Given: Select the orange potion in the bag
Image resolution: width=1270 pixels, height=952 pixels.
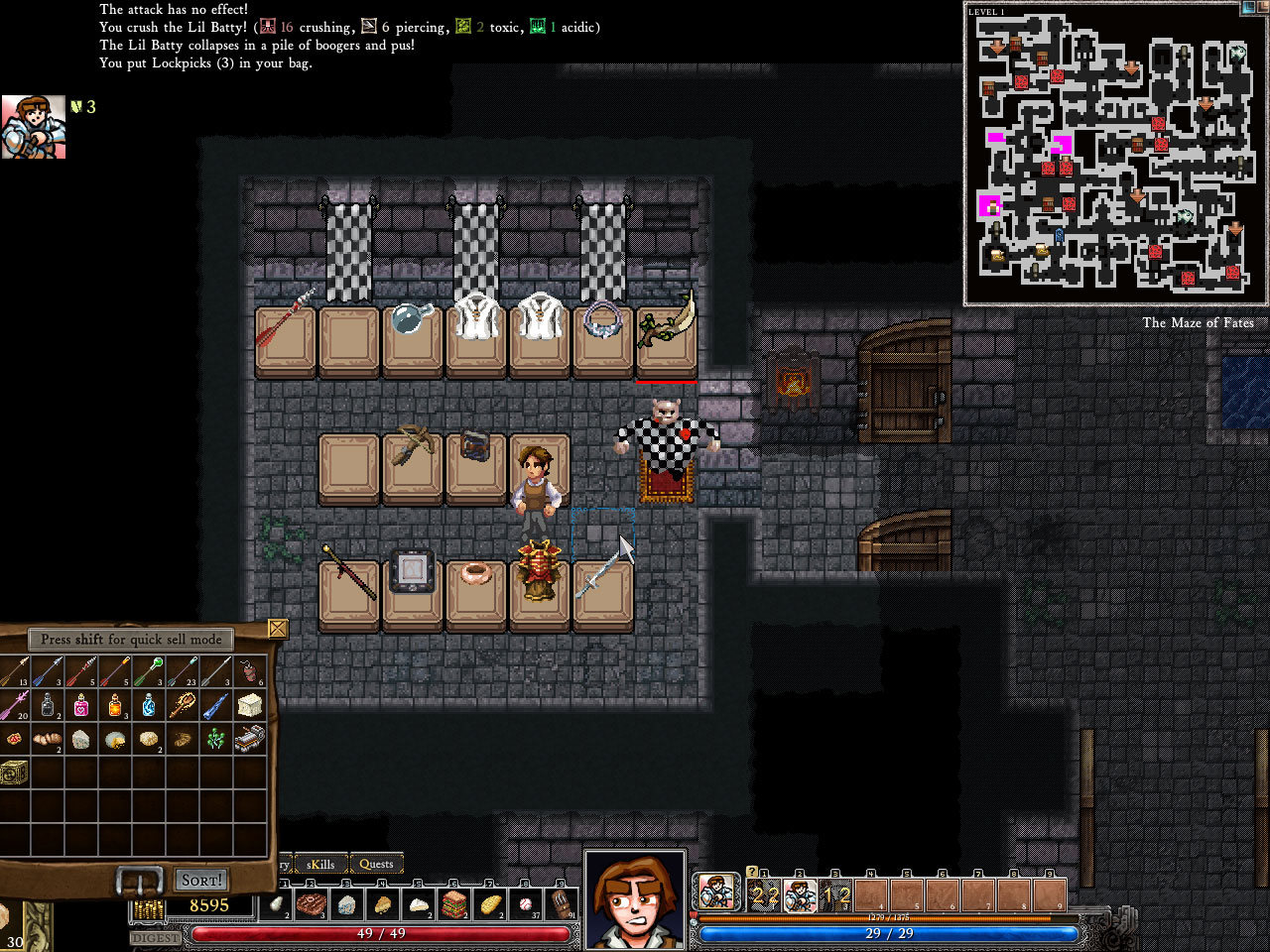Looking at the screenshot, I should coord(115,705).
